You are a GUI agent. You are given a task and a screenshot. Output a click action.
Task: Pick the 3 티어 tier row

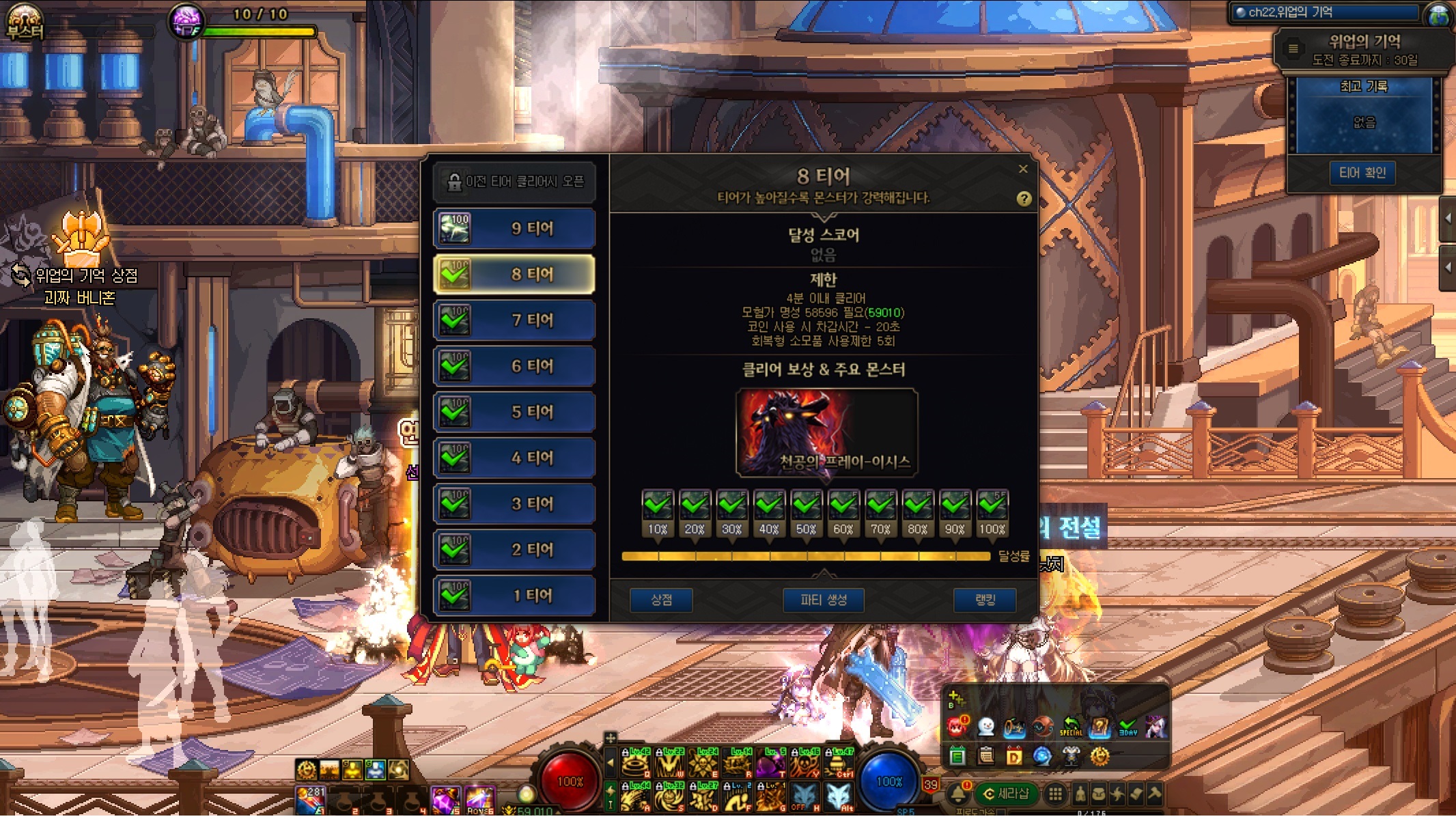514,504
